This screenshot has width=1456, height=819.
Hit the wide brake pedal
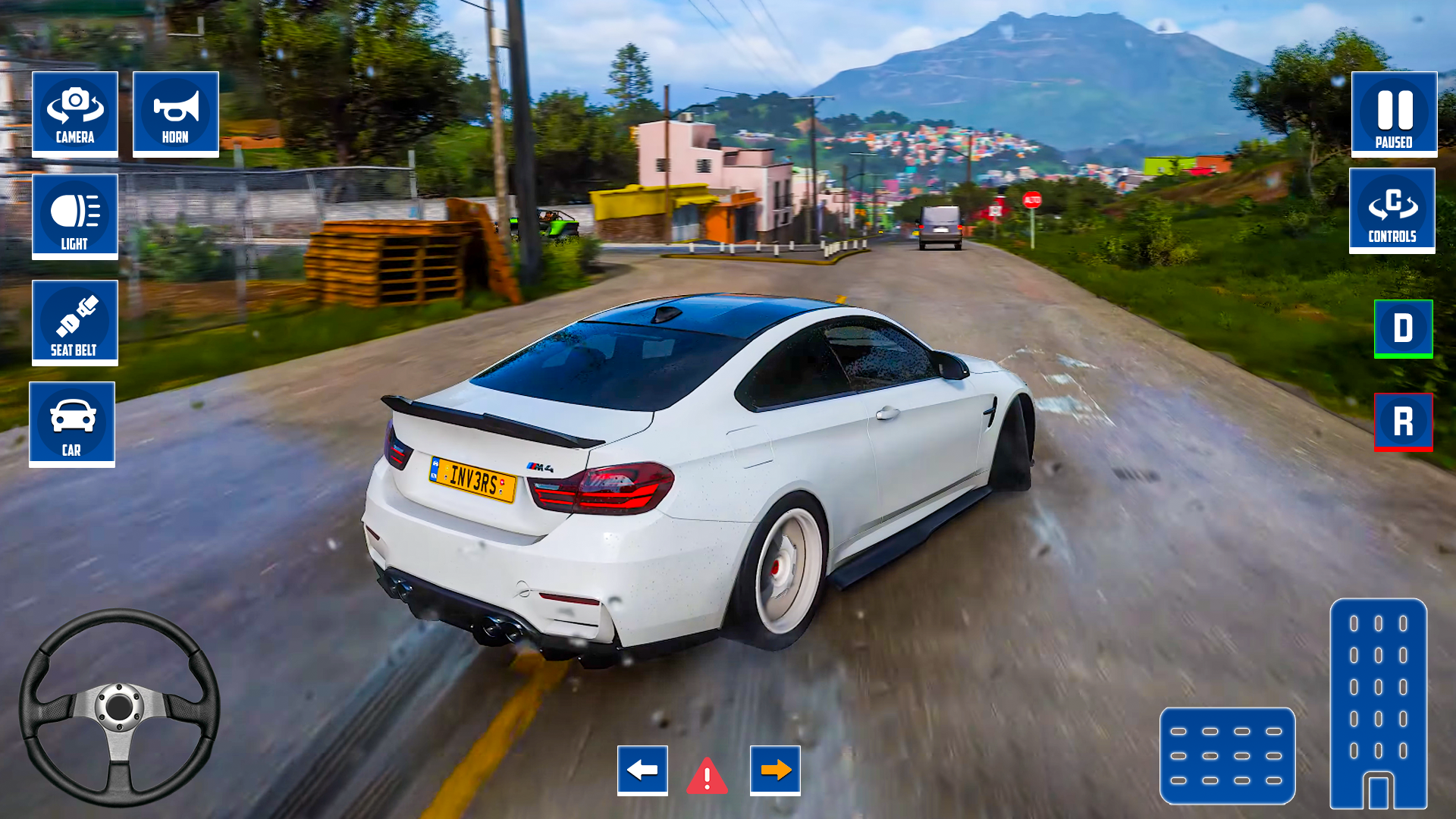point(1227,755)
